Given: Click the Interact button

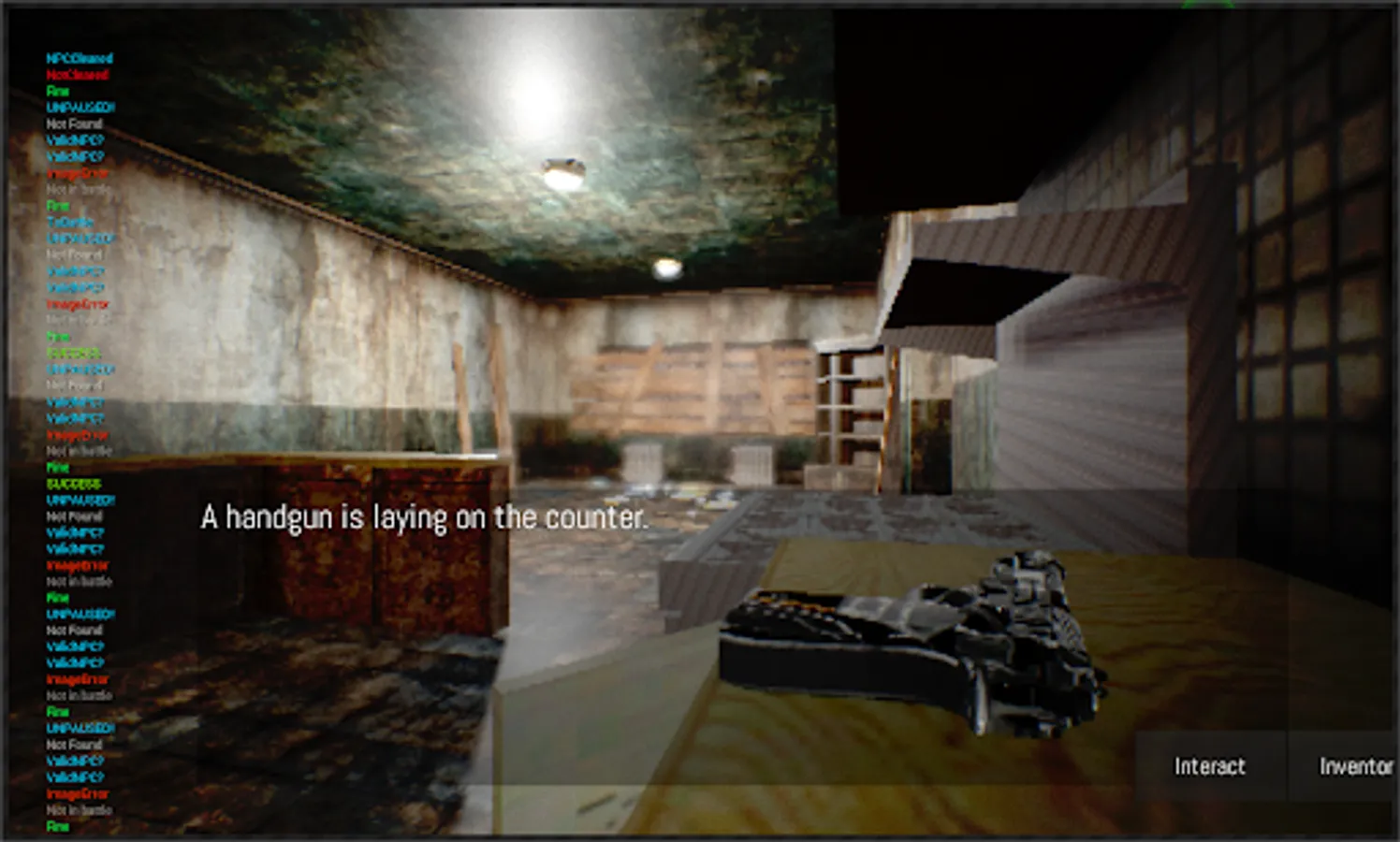Looking at the screenshot, I should 1208,766.
